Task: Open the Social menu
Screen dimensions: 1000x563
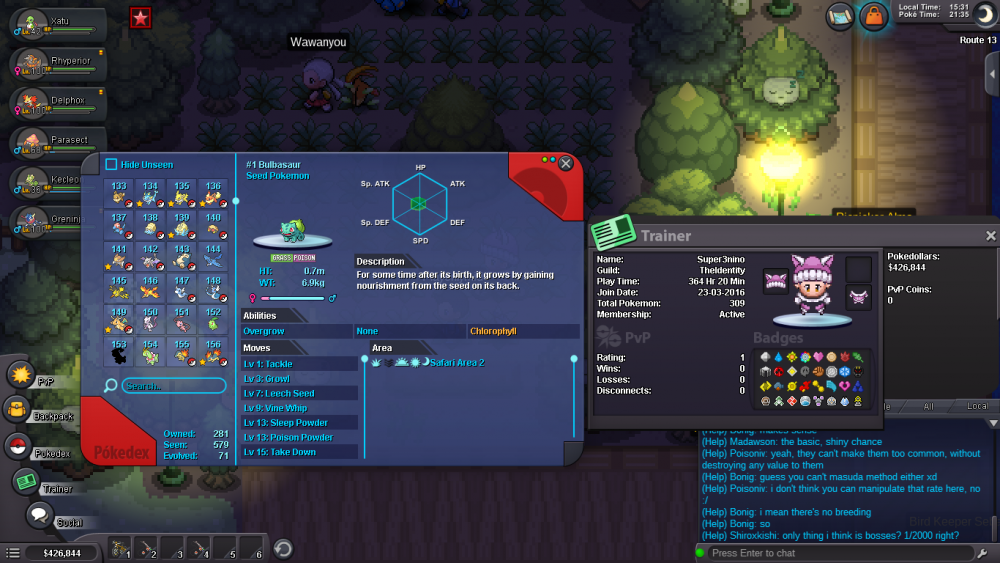Action: click(40, 516)
